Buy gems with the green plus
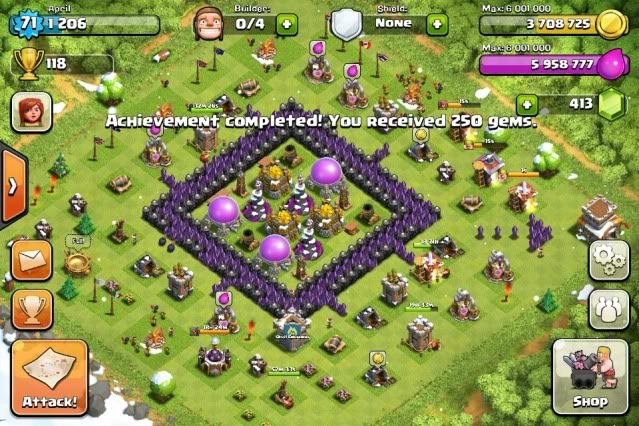The height and width of the screenshot is (426, 639). [x=527, y=102]
